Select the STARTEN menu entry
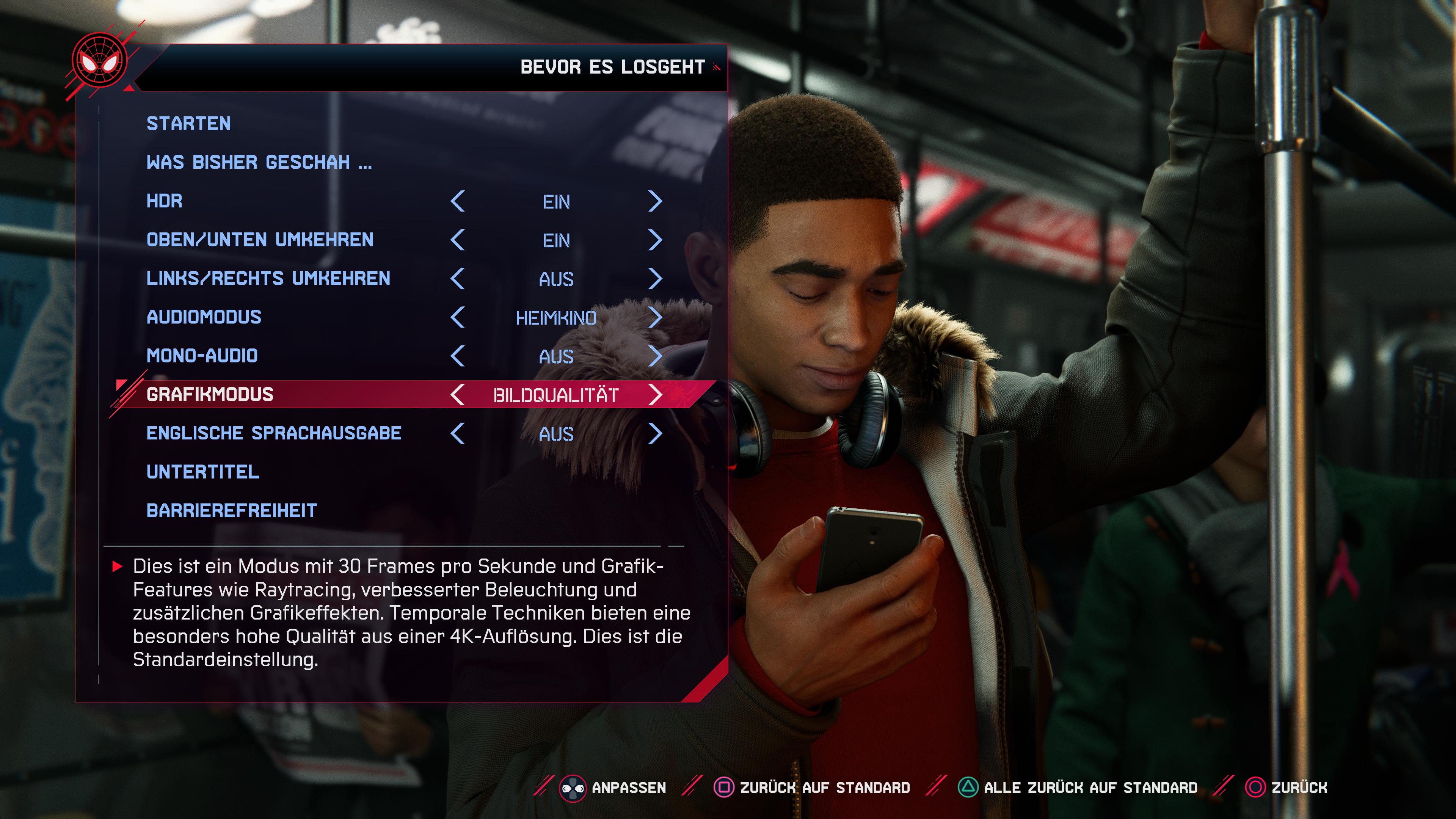The width and height of the screenshot is (1456, 819). coord(188,124)
